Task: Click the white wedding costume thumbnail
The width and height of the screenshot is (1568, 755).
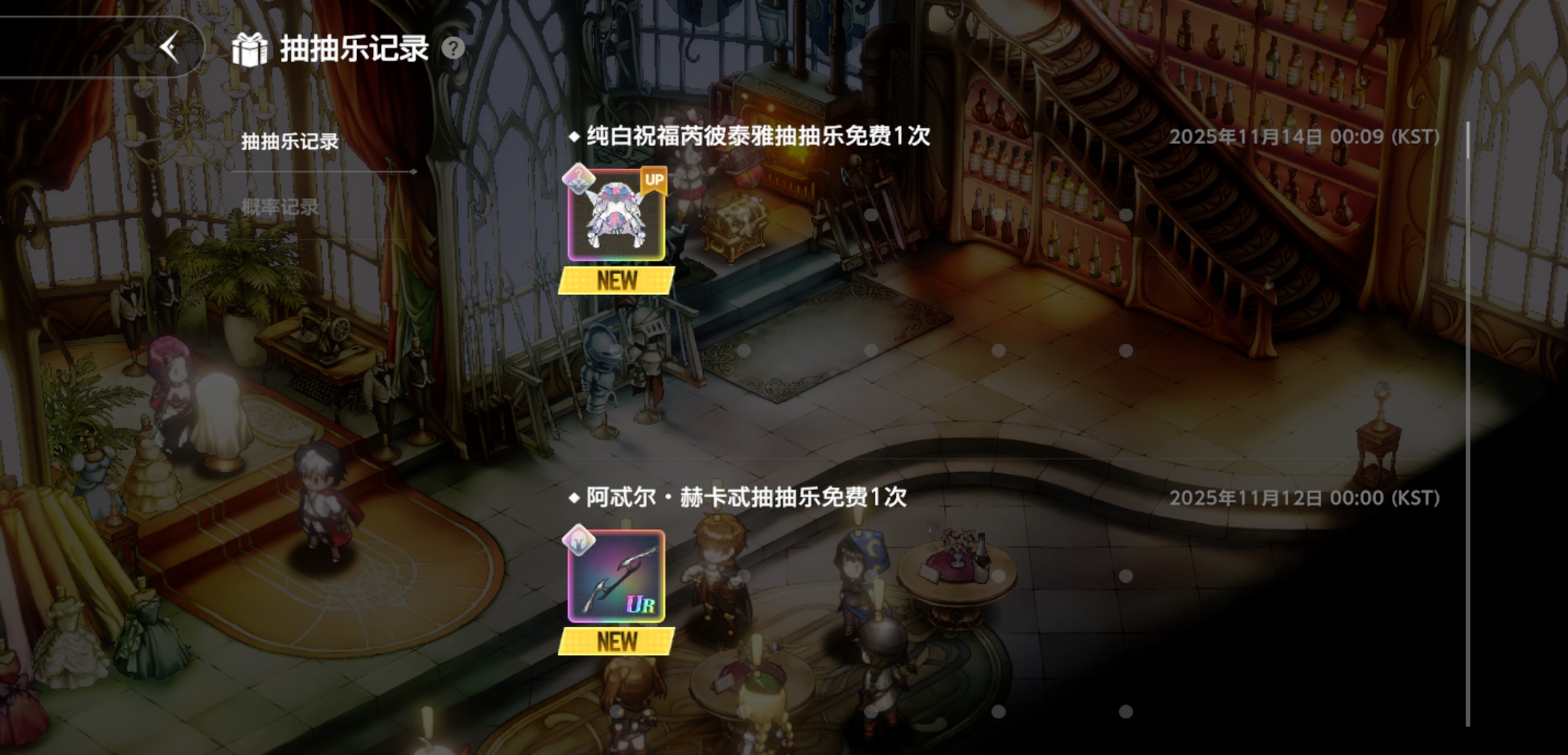Action: 616,217
